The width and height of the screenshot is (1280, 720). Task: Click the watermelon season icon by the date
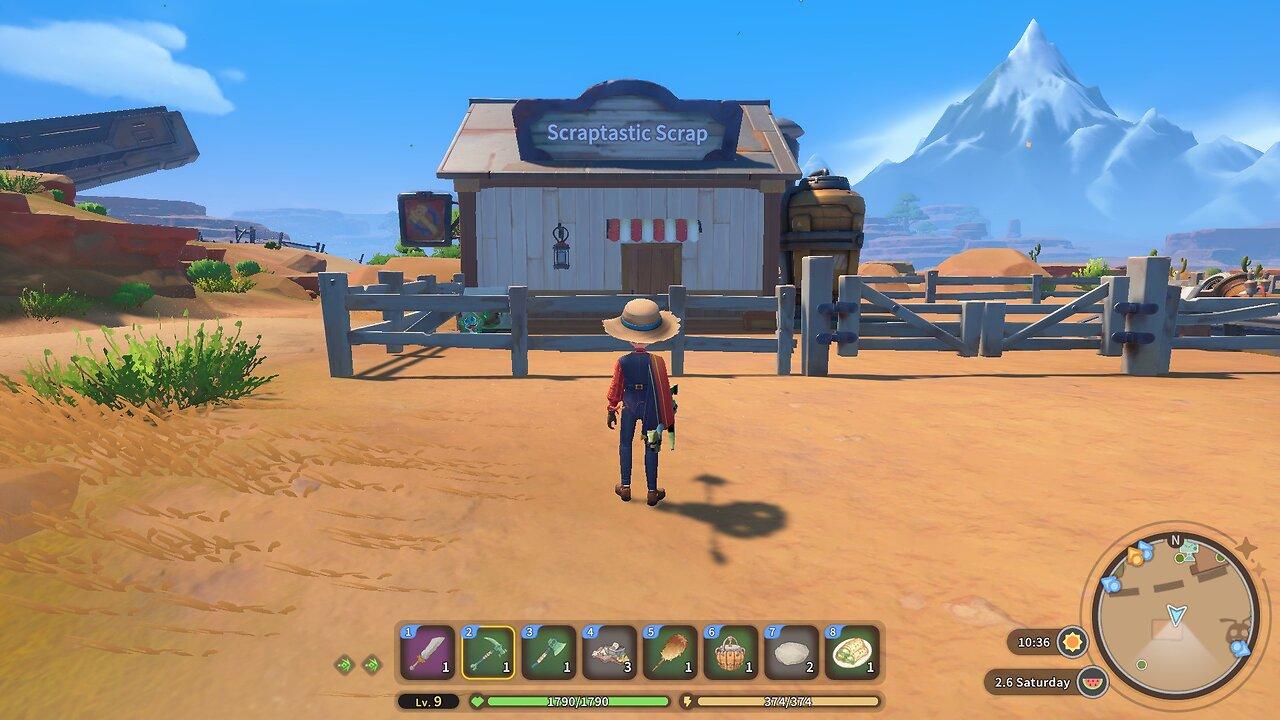click(1094, 681)
